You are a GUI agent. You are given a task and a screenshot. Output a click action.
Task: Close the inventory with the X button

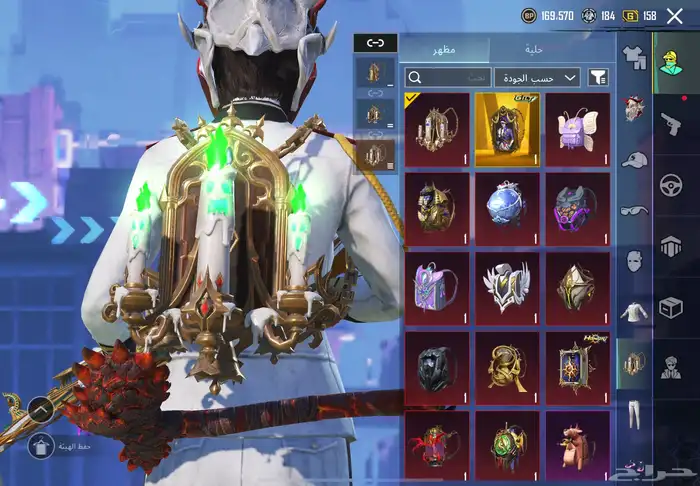pos(674,15)
